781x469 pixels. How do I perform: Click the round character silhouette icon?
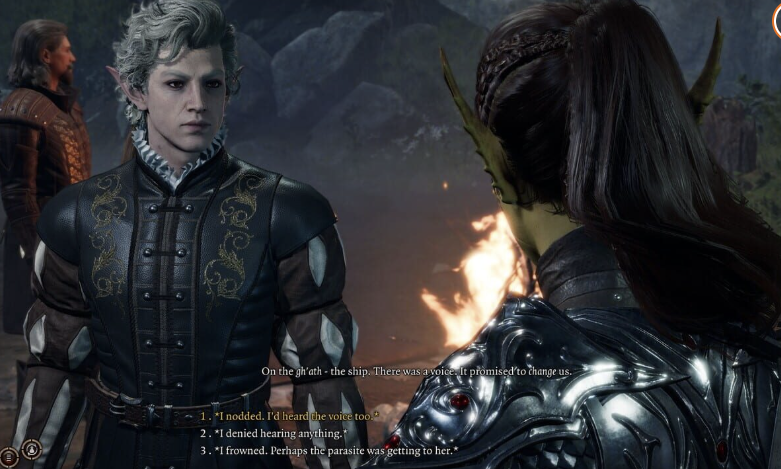coord(31,450)
